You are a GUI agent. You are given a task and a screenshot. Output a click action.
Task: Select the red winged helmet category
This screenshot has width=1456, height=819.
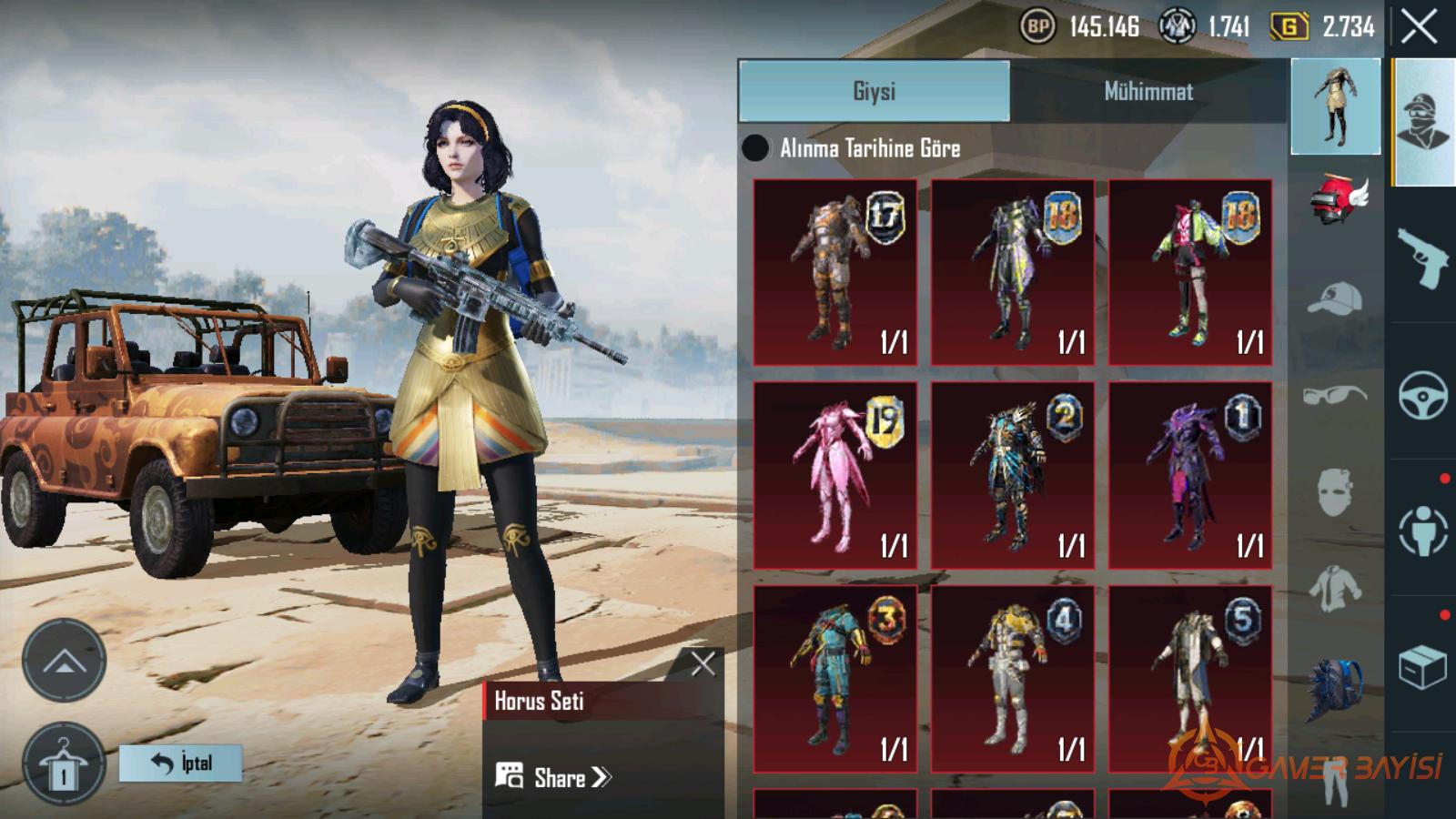(1336, 200)
